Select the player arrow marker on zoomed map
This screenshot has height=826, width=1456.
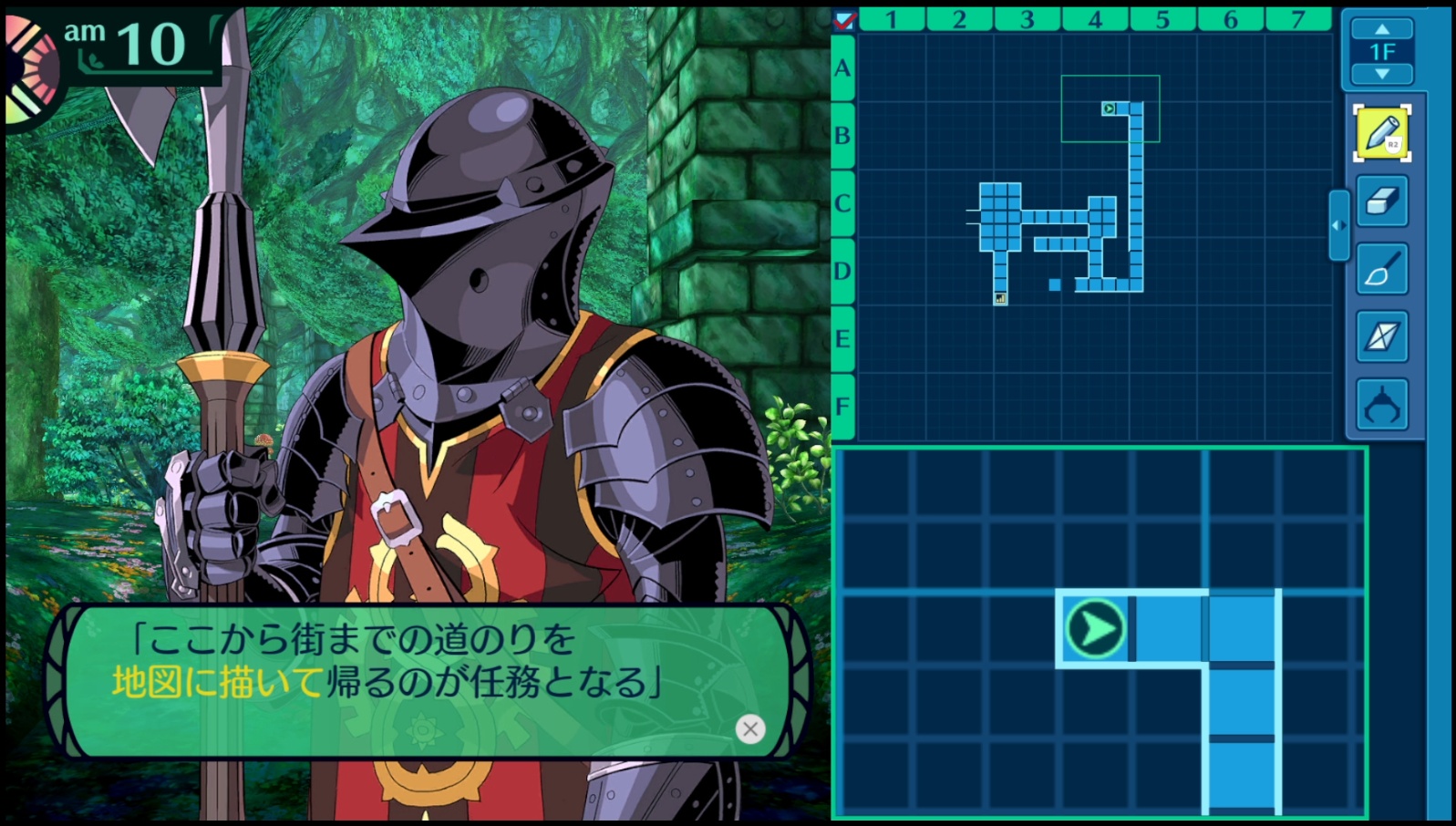tap(1095, 628)
